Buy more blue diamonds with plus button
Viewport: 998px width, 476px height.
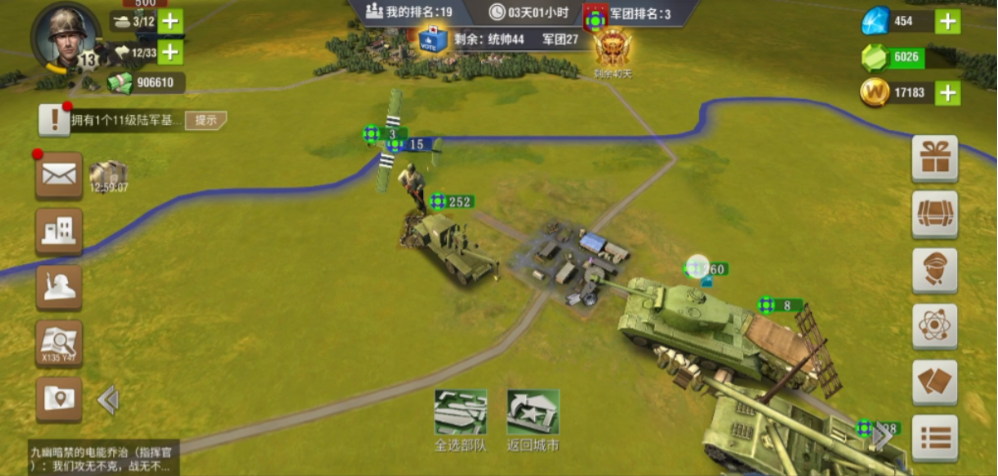pyautogui.click(x=947, y=21)
